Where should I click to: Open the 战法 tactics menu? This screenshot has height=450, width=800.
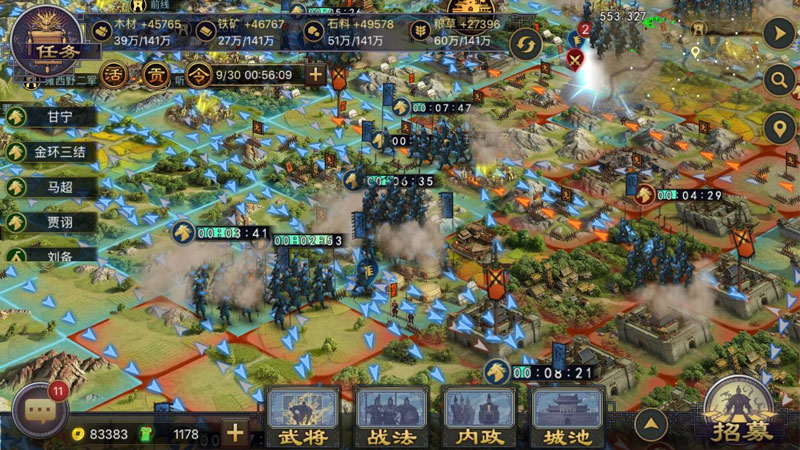pos(392,418)
